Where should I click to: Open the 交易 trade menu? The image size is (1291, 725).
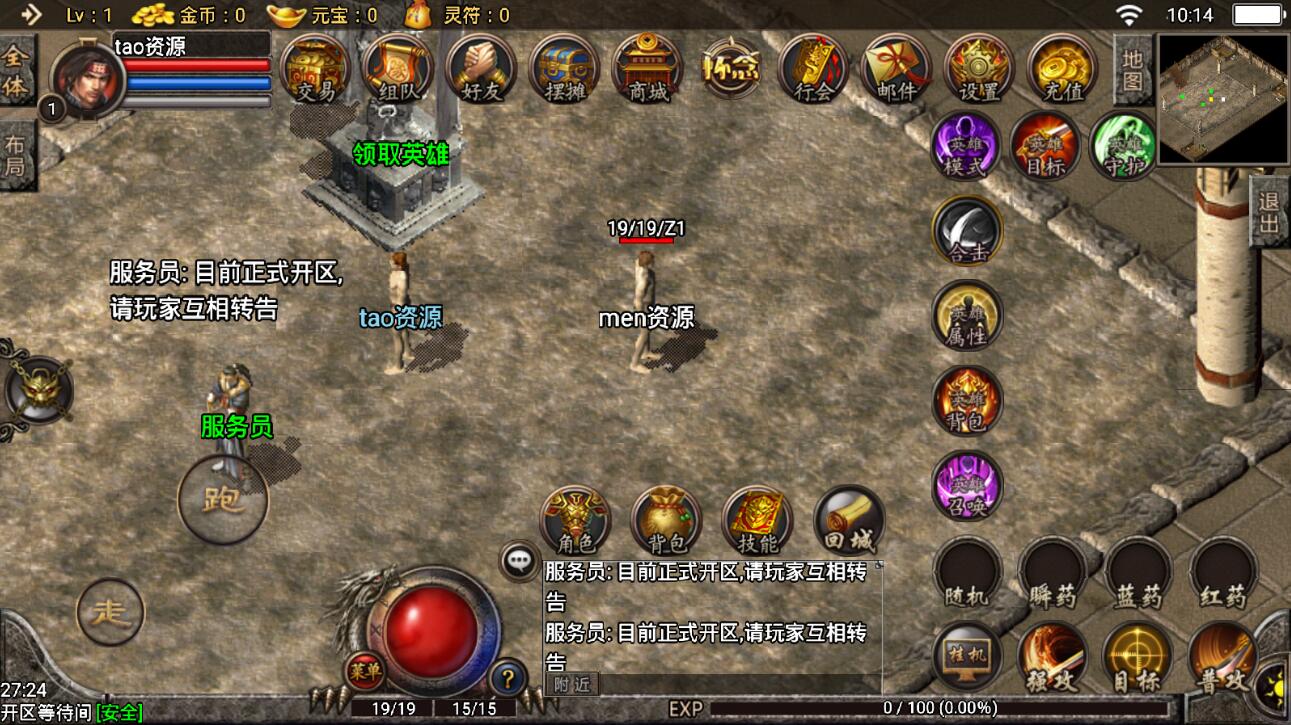(x=315, y=68)
